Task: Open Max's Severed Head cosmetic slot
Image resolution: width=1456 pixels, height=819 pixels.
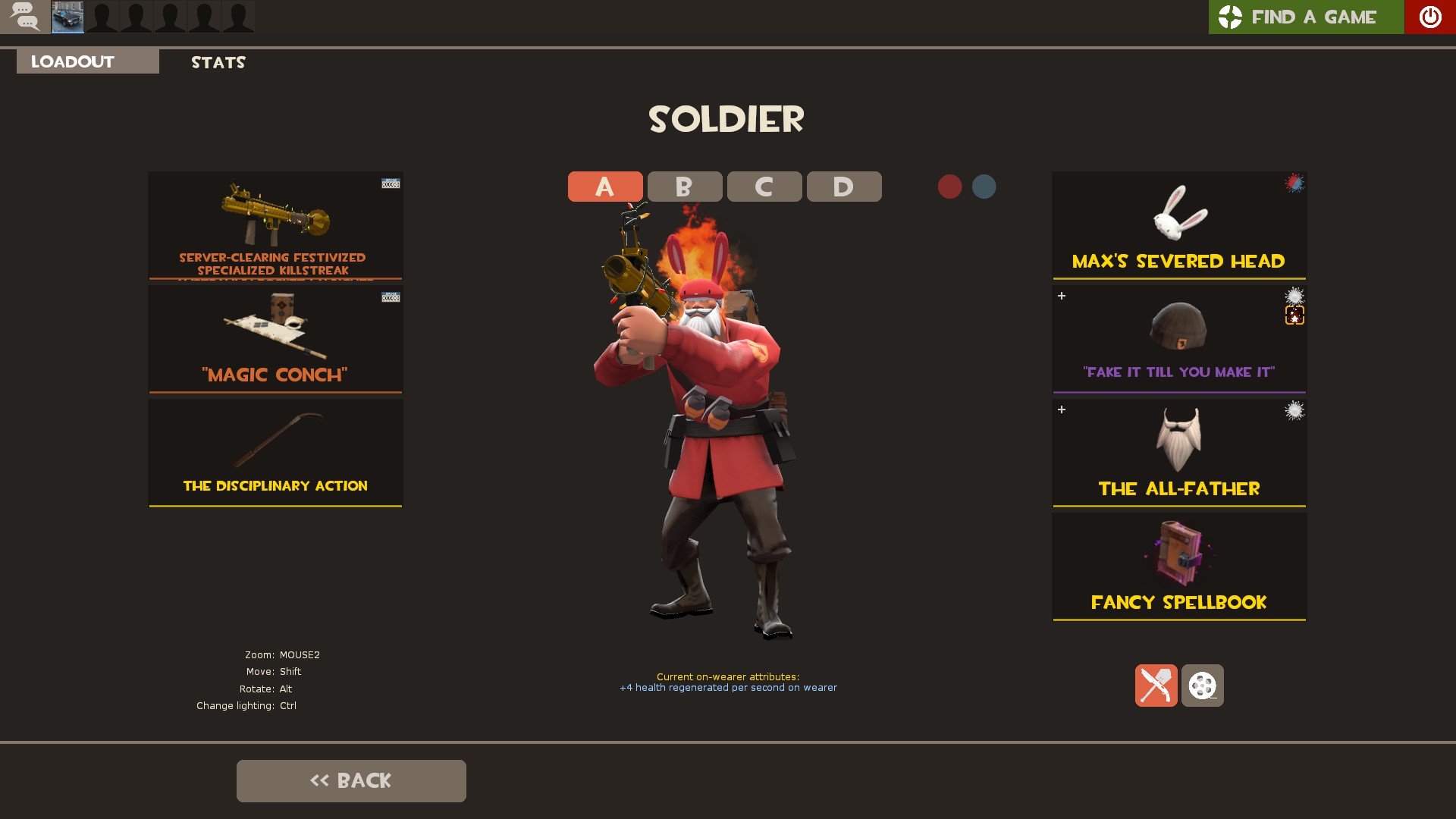Action: pos(1178,225)
